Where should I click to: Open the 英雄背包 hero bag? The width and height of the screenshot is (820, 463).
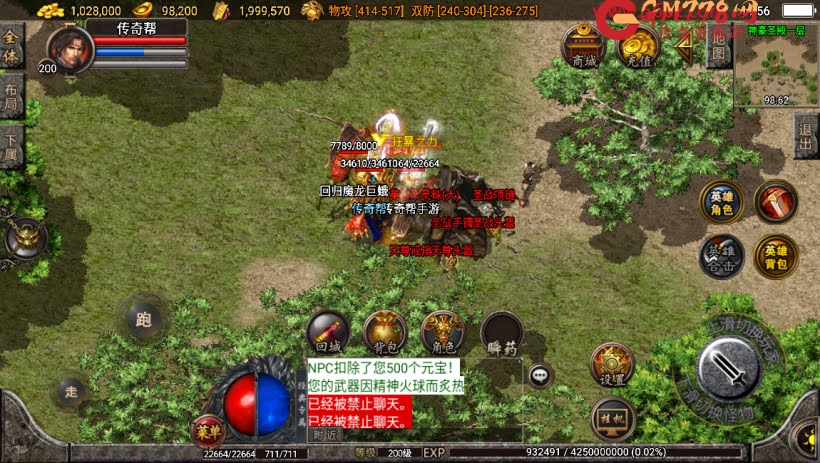(x=776, y=256)
